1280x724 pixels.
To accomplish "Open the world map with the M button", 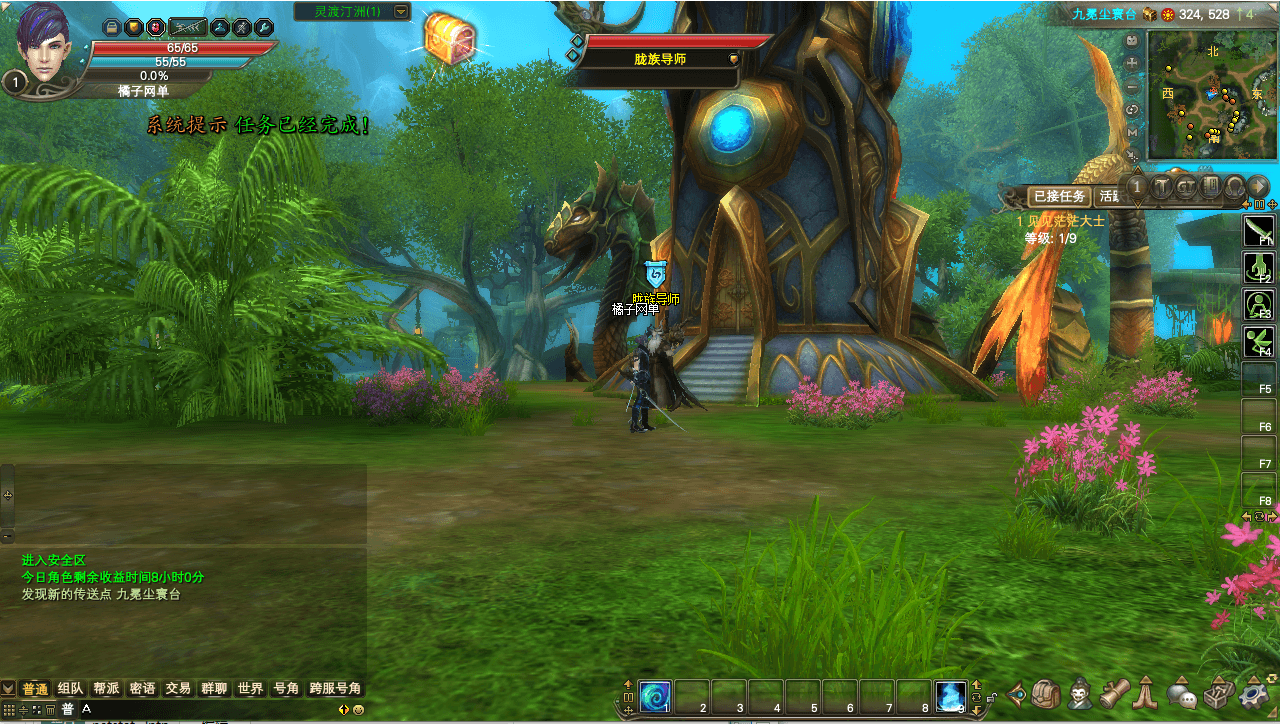I will tap(1132, 132).
